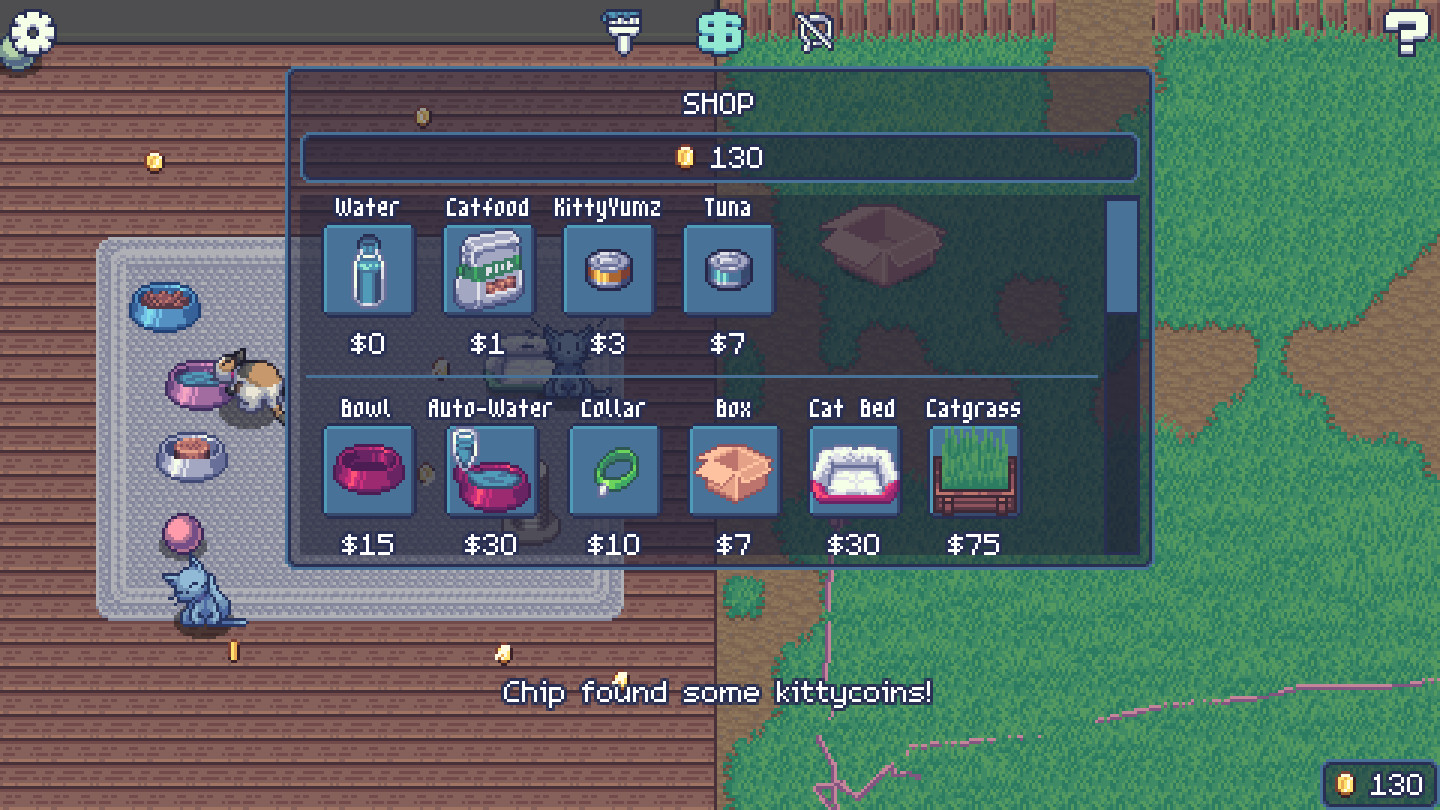Open the shop via the paw icon
Viewport: 1440px width, 810px height.
coord(718,32)
